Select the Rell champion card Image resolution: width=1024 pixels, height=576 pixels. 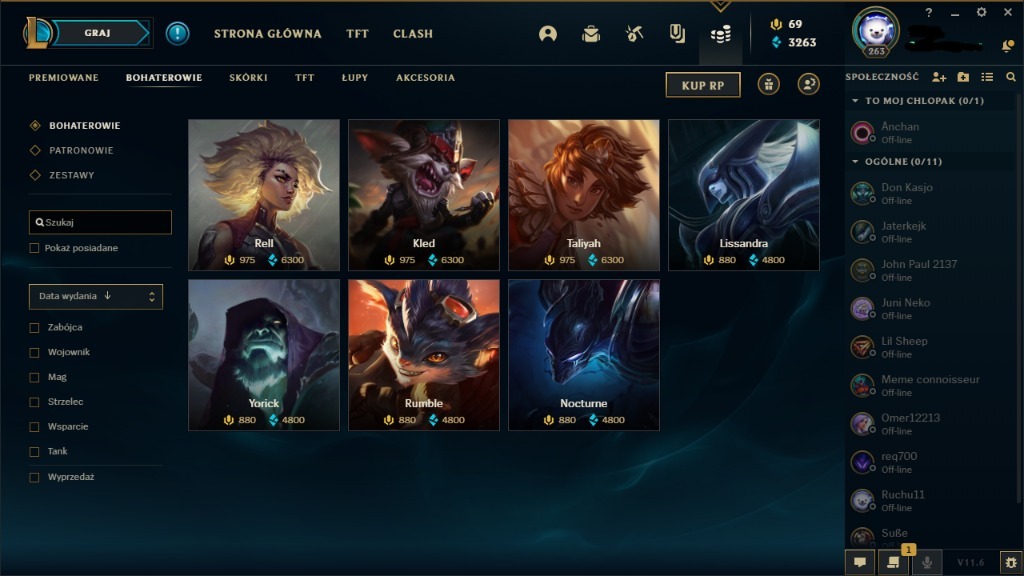pos(264,195)
